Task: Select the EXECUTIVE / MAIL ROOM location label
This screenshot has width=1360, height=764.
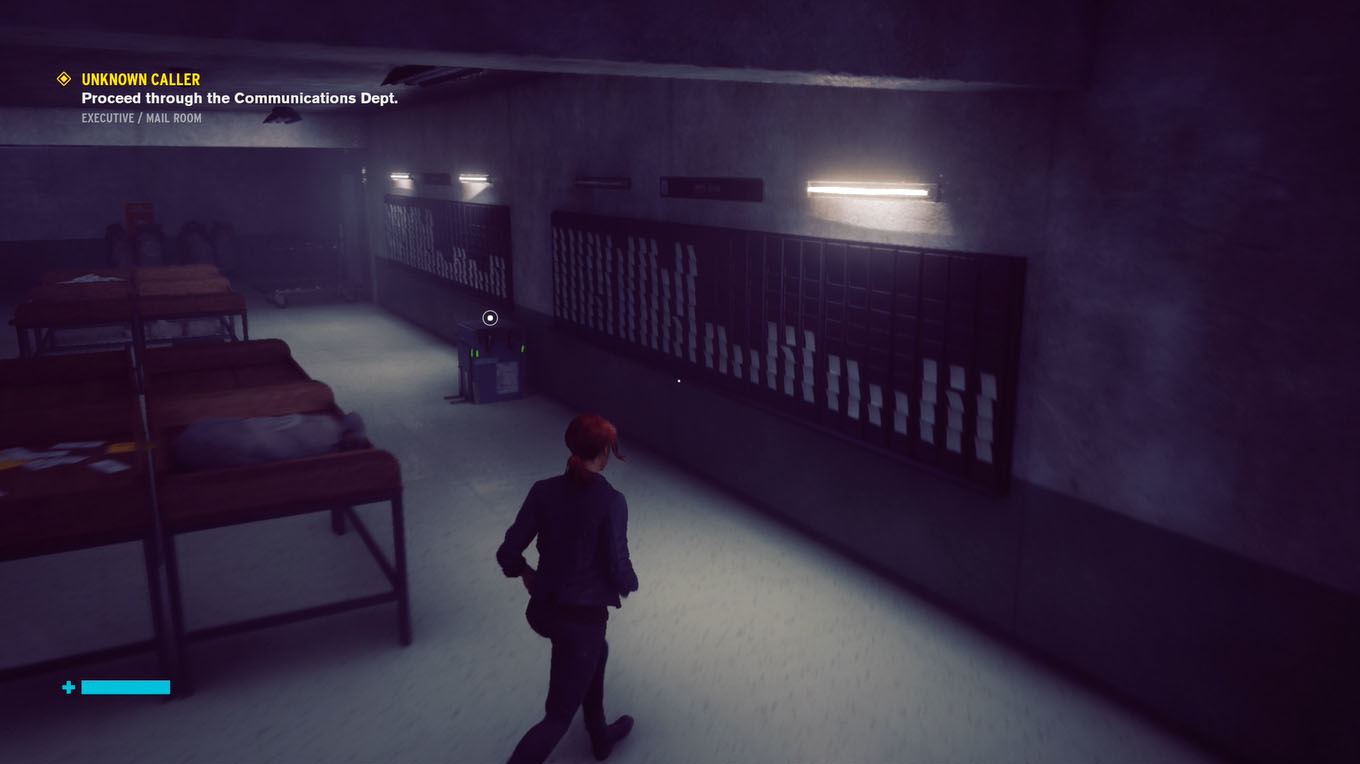Action: 141,118
